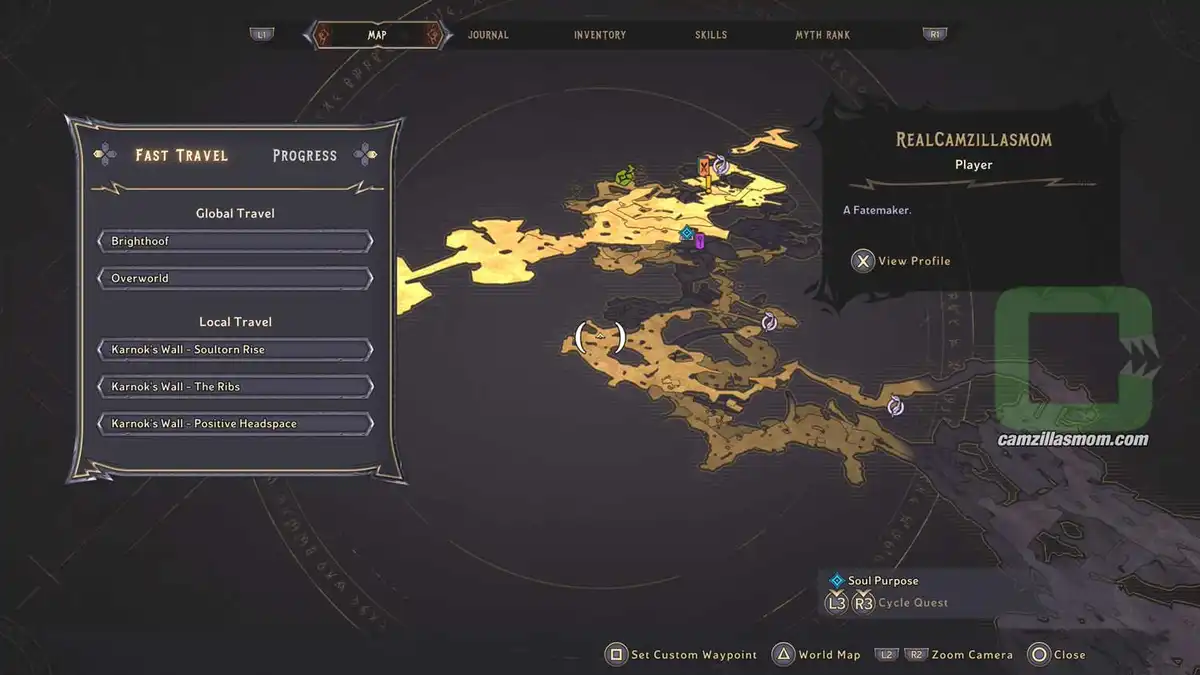
Task: Travel to Karnok's Wall - Soultorn Rise
Action: coord(236,350)
